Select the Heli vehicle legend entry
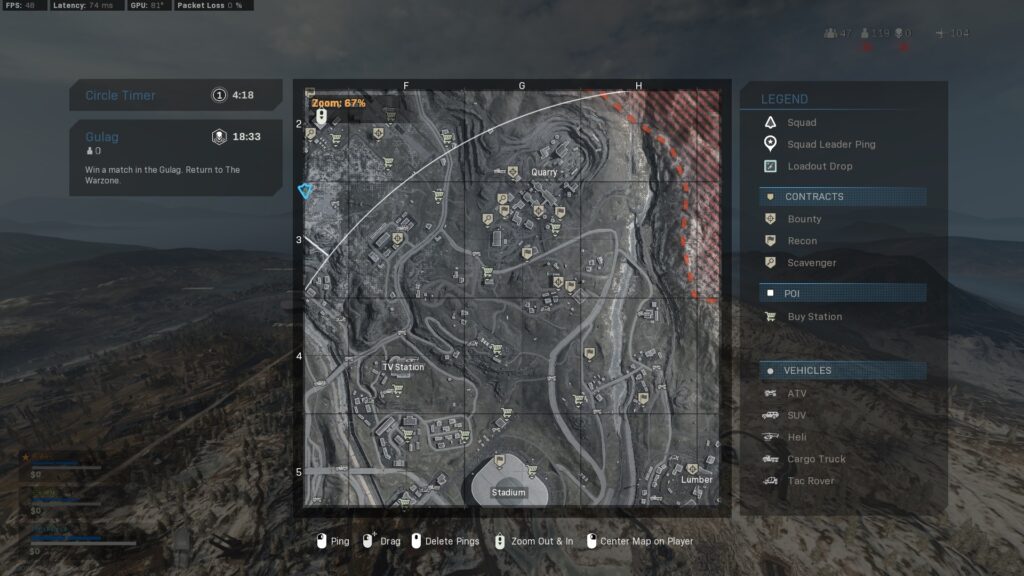The image size is (1024, 576). 796,438
